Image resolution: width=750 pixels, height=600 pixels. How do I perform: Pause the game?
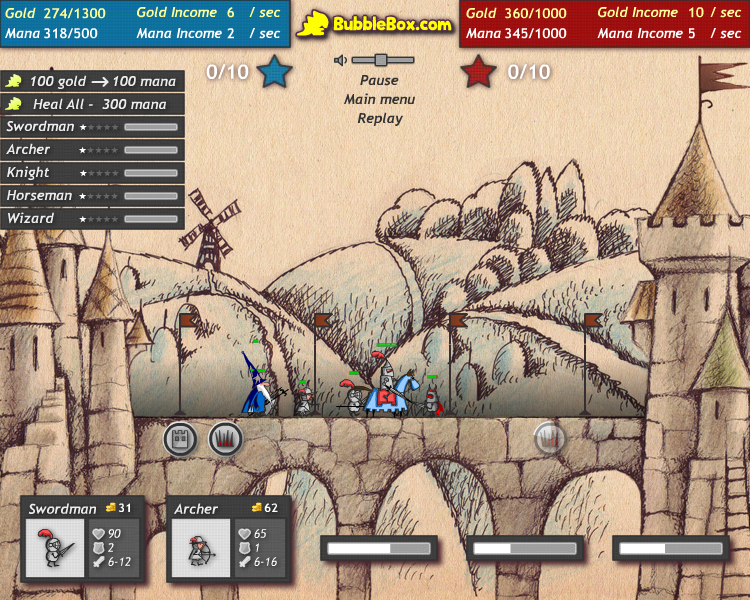tap(379, 80)
